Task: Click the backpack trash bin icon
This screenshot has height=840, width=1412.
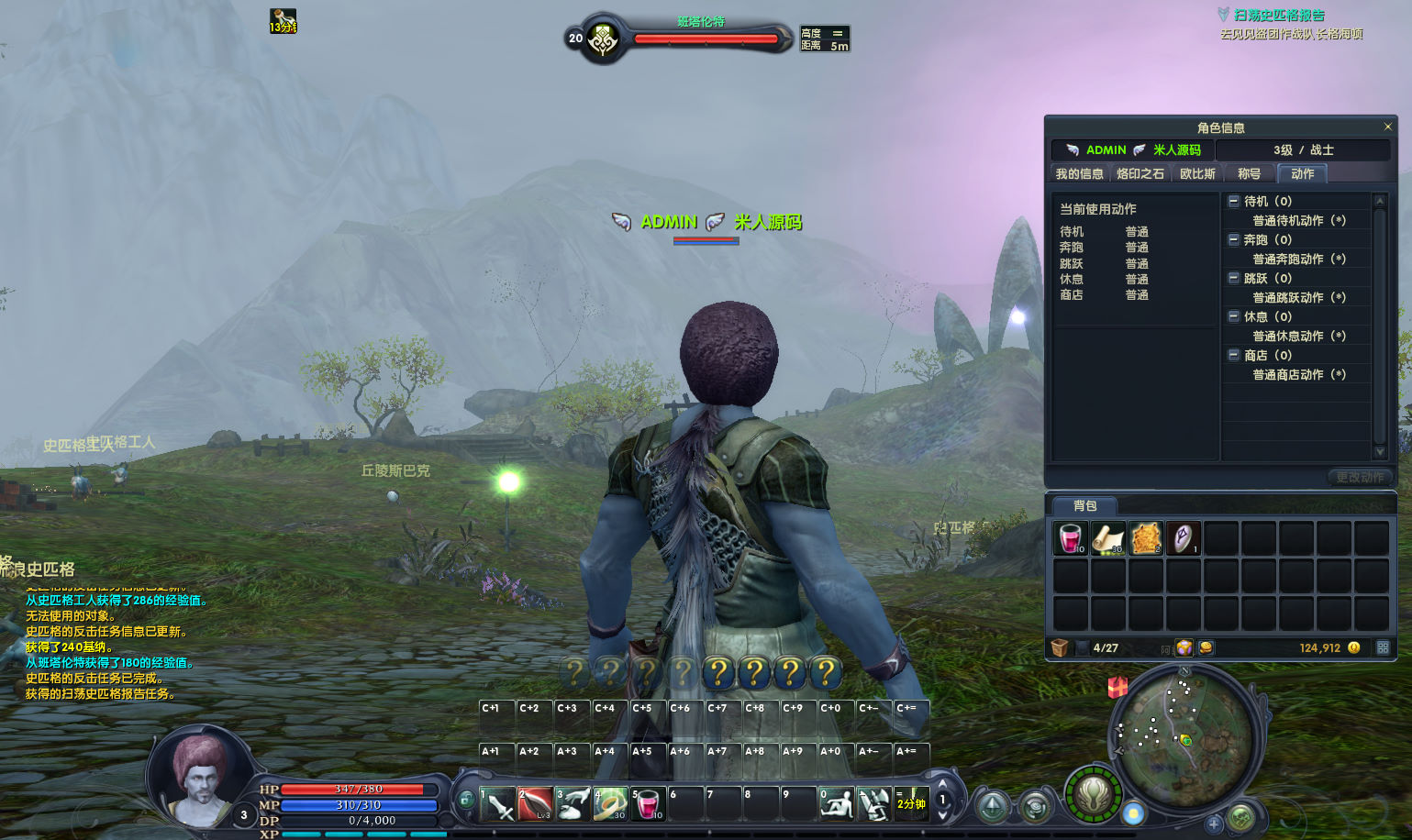Action: pos(1060,647)
